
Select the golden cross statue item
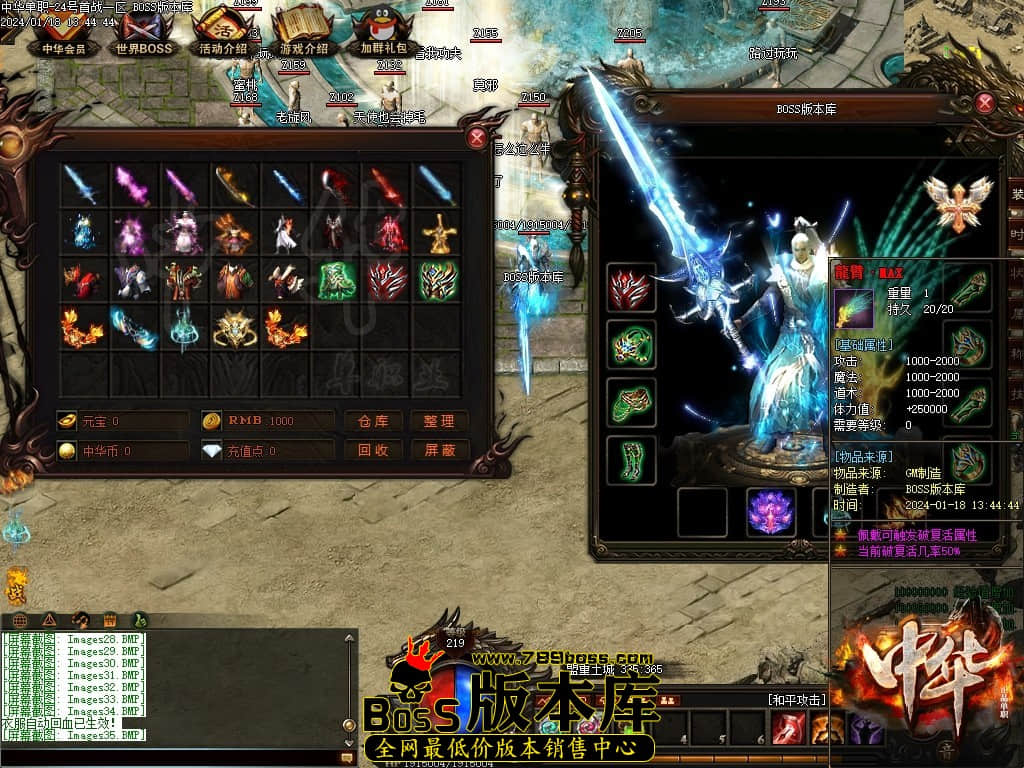coord(438,233)
